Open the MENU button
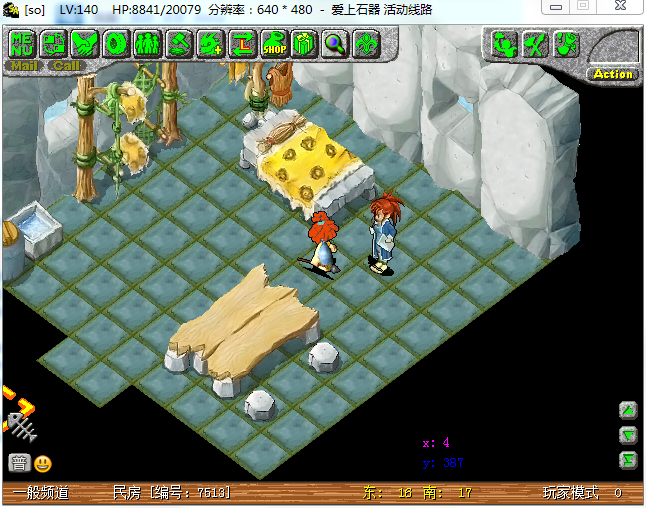The image size is (646, 508). (x=23, y=44)
